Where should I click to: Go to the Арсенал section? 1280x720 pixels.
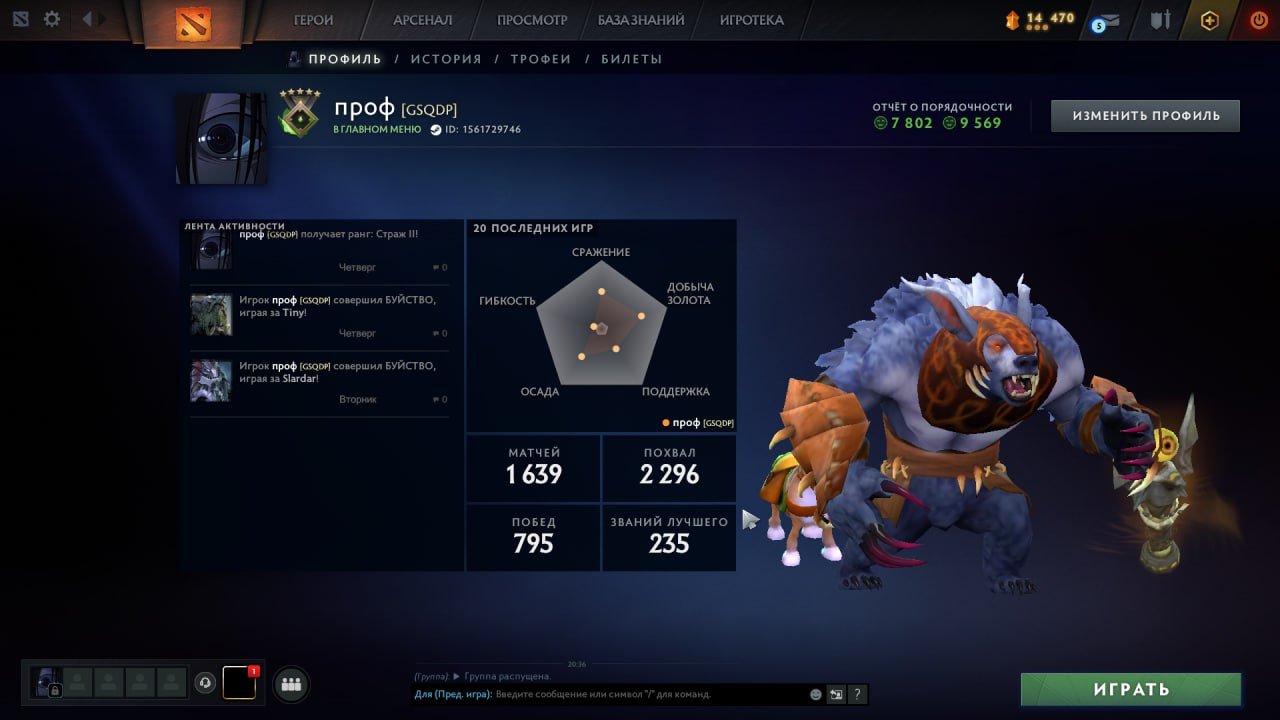[422, 20]
